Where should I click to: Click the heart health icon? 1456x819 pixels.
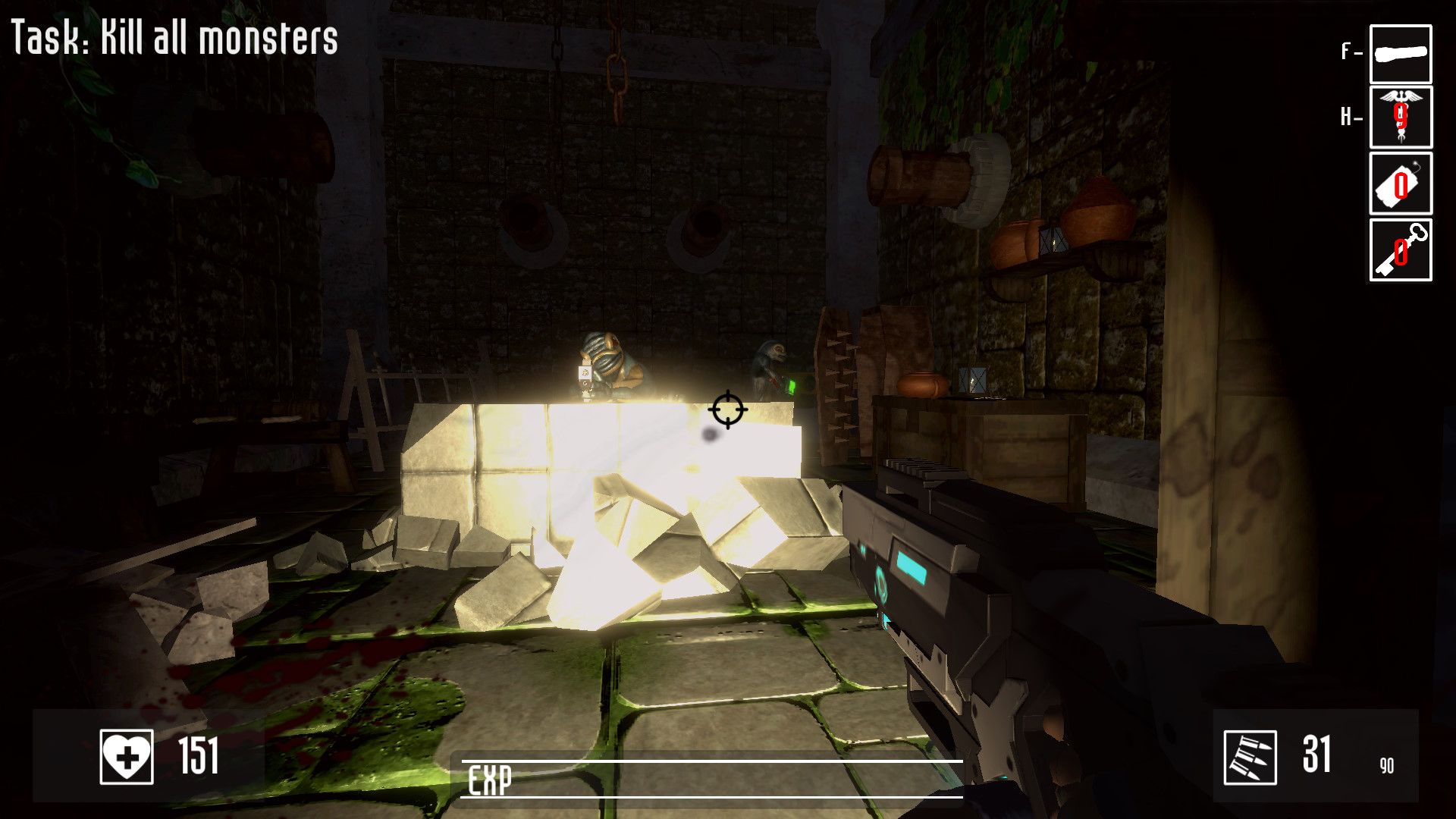pyautogui.click(x=127, y=756)
